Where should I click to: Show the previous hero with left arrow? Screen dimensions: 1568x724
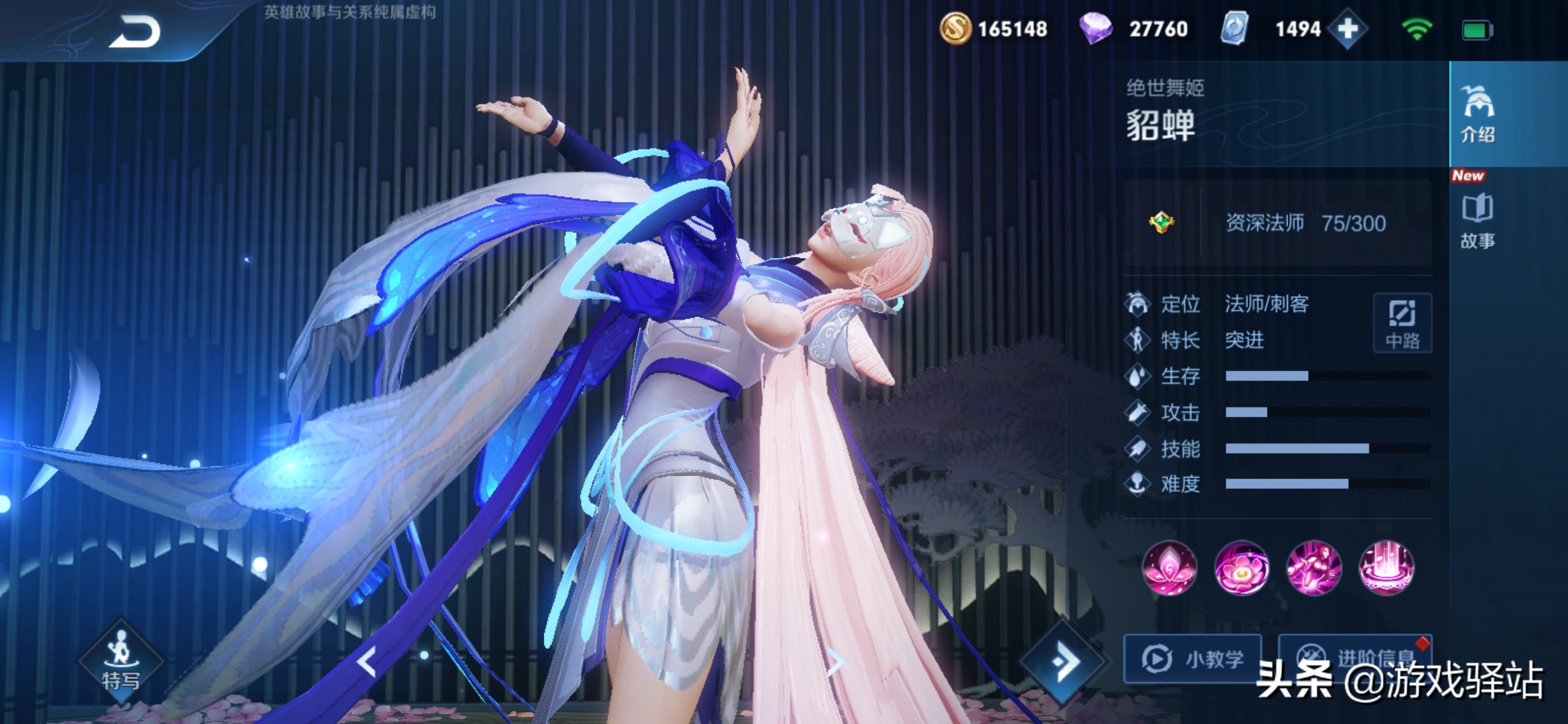(367, 662)
